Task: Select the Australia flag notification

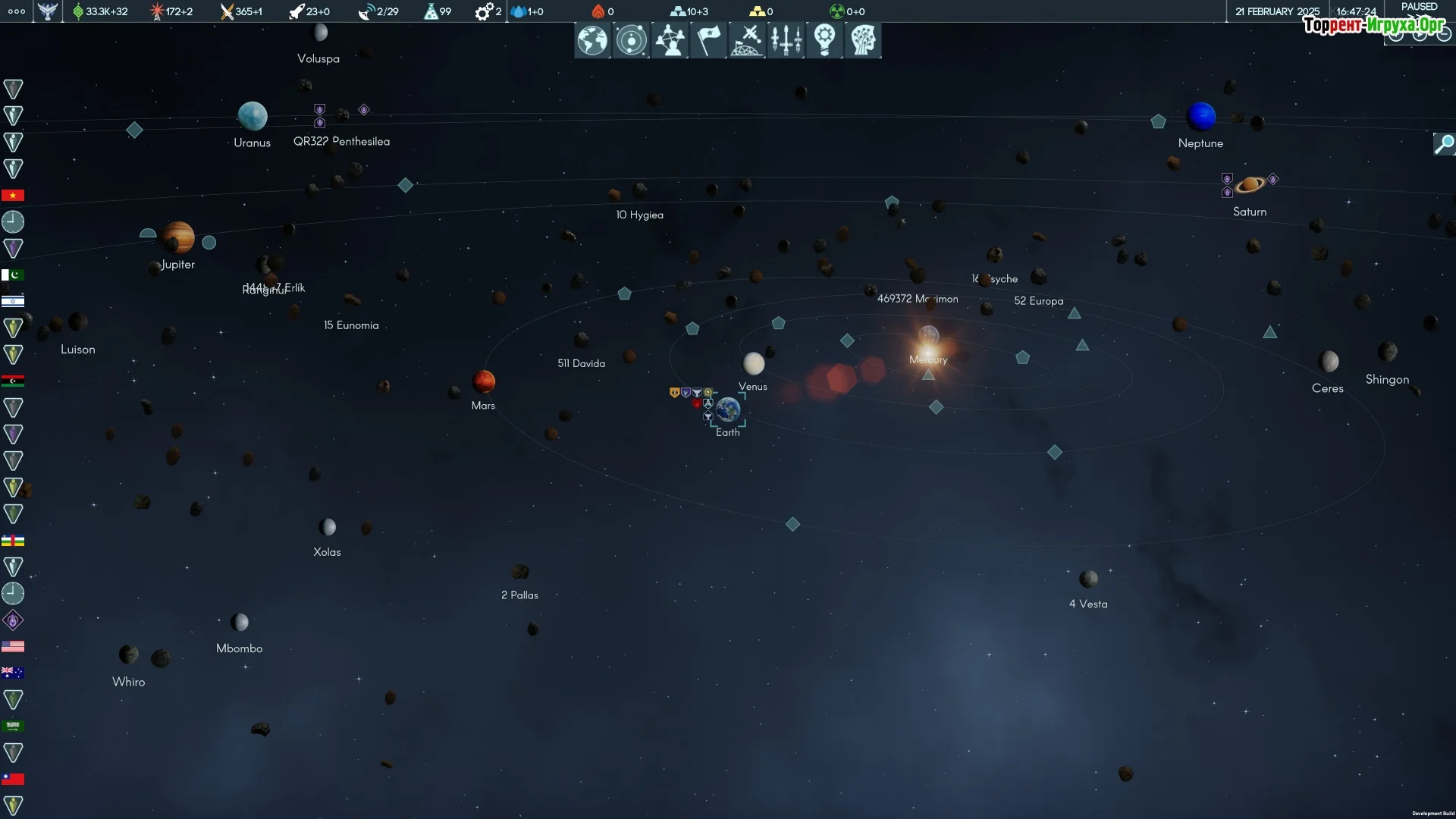Action: click(13, 673)
